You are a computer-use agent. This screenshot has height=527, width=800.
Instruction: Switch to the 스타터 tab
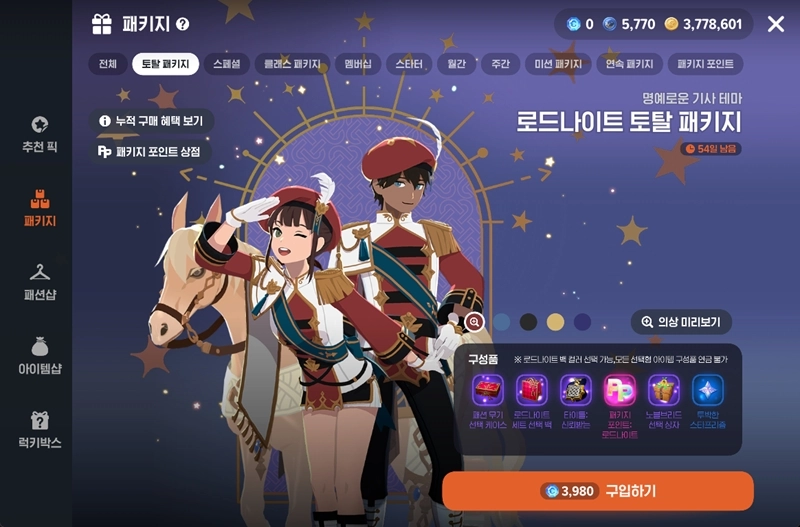pos(408,64)
